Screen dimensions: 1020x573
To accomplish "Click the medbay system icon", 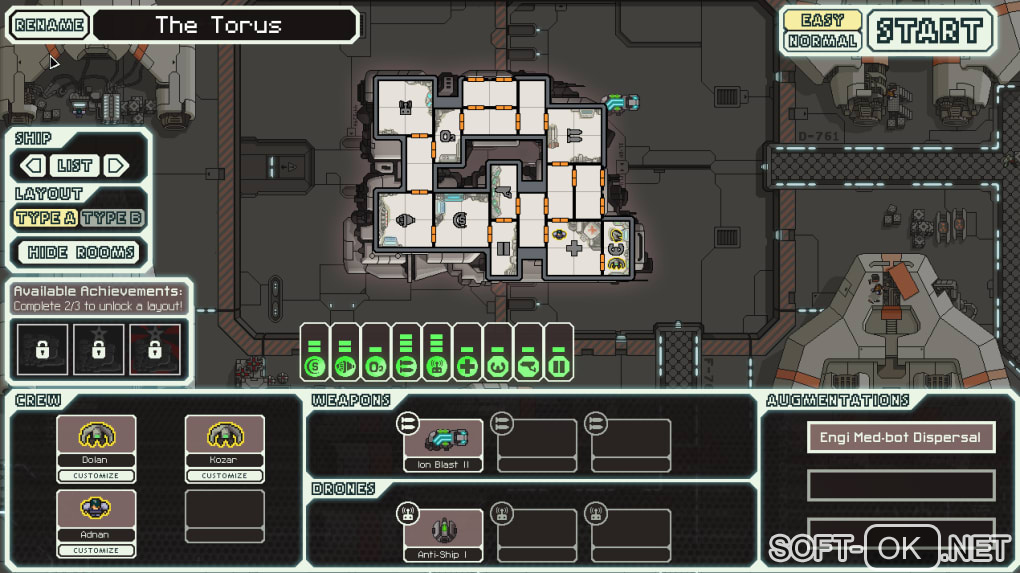I will click(x=467, y=366).
